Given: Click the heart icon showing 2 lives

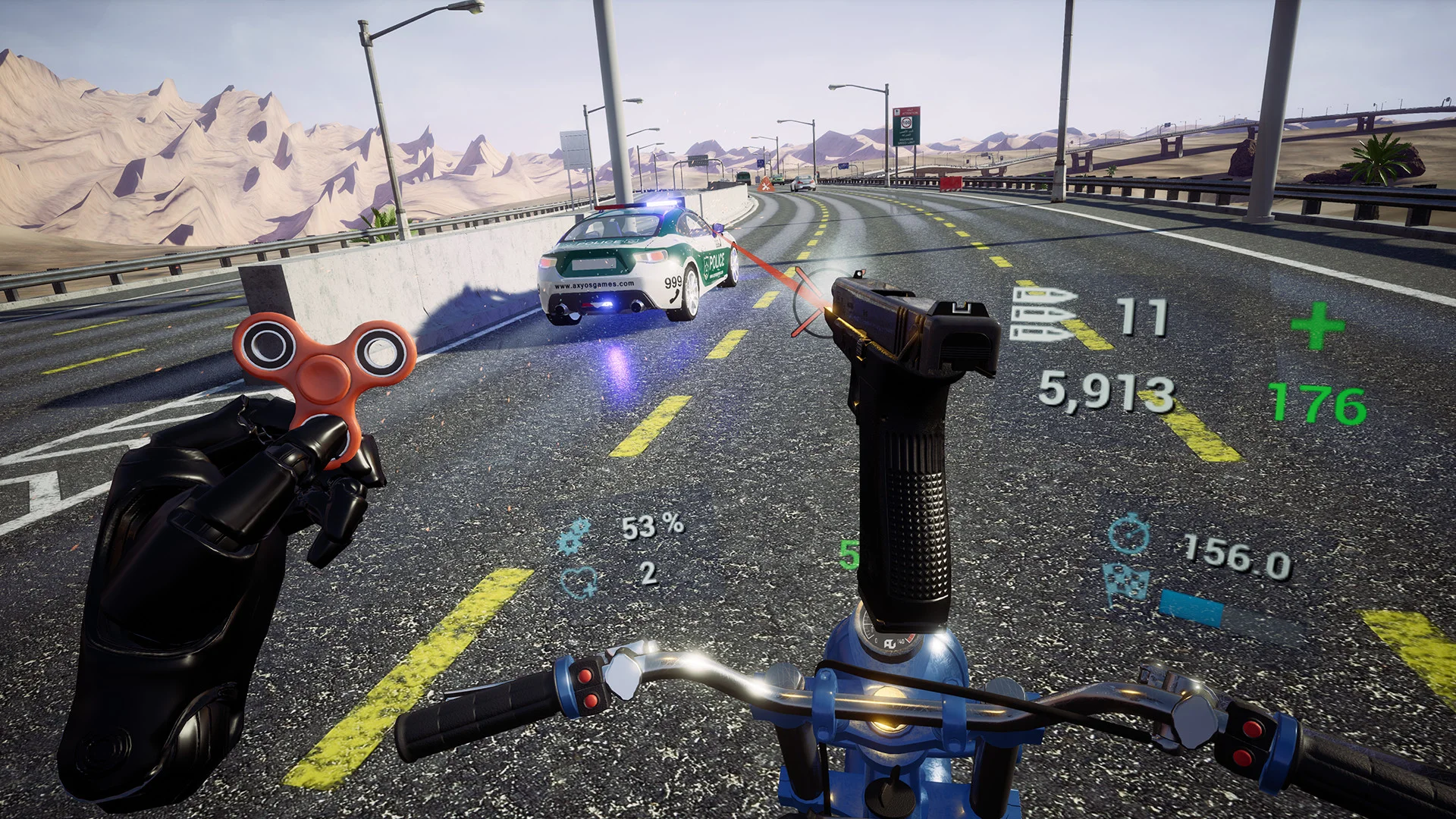Looking at the screenshot, I should 579,582.
